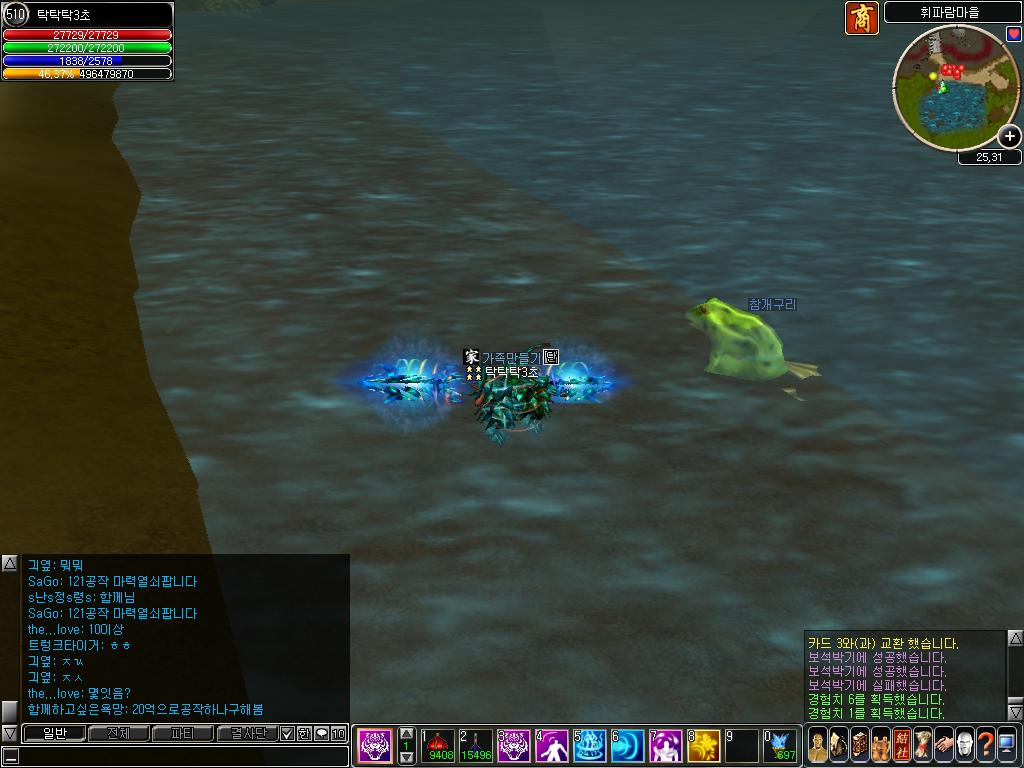
Task: Activate the white tiger skill in slot 3
Action: point(513,745)
